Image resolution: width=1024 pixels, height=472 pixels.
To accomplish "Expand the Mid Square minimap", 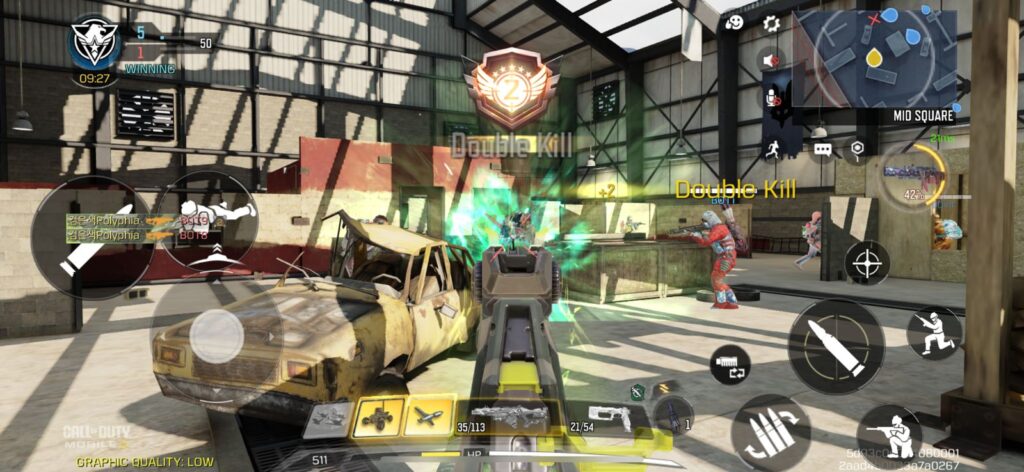I will click(876, 60).
